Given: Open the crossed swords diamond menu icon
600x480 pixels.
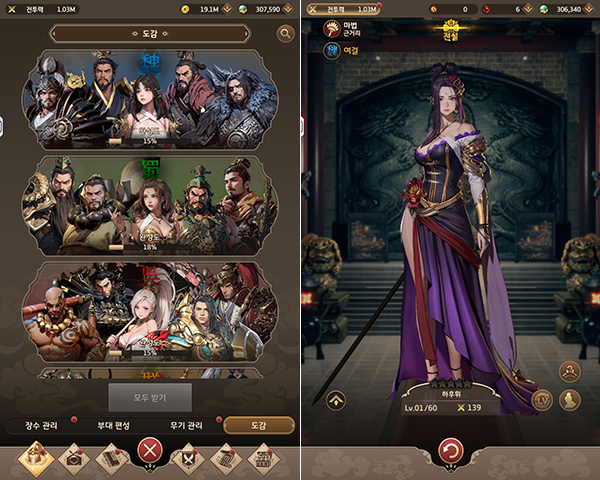Looking at the screenshot, I should click(x=187, y=458).
